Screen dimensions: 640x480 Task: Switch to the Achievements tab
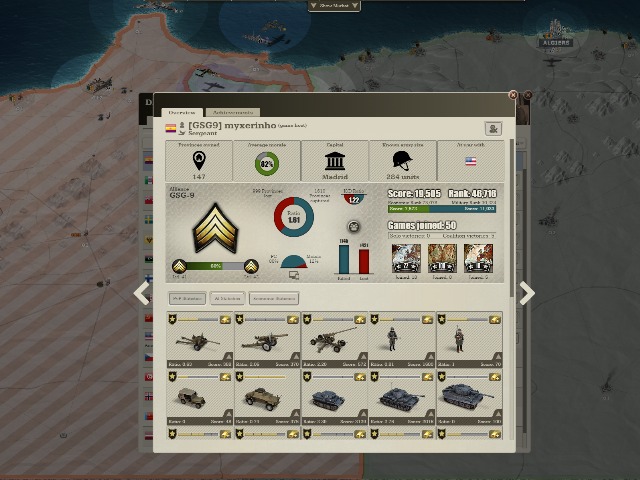[x=232, y=113]
